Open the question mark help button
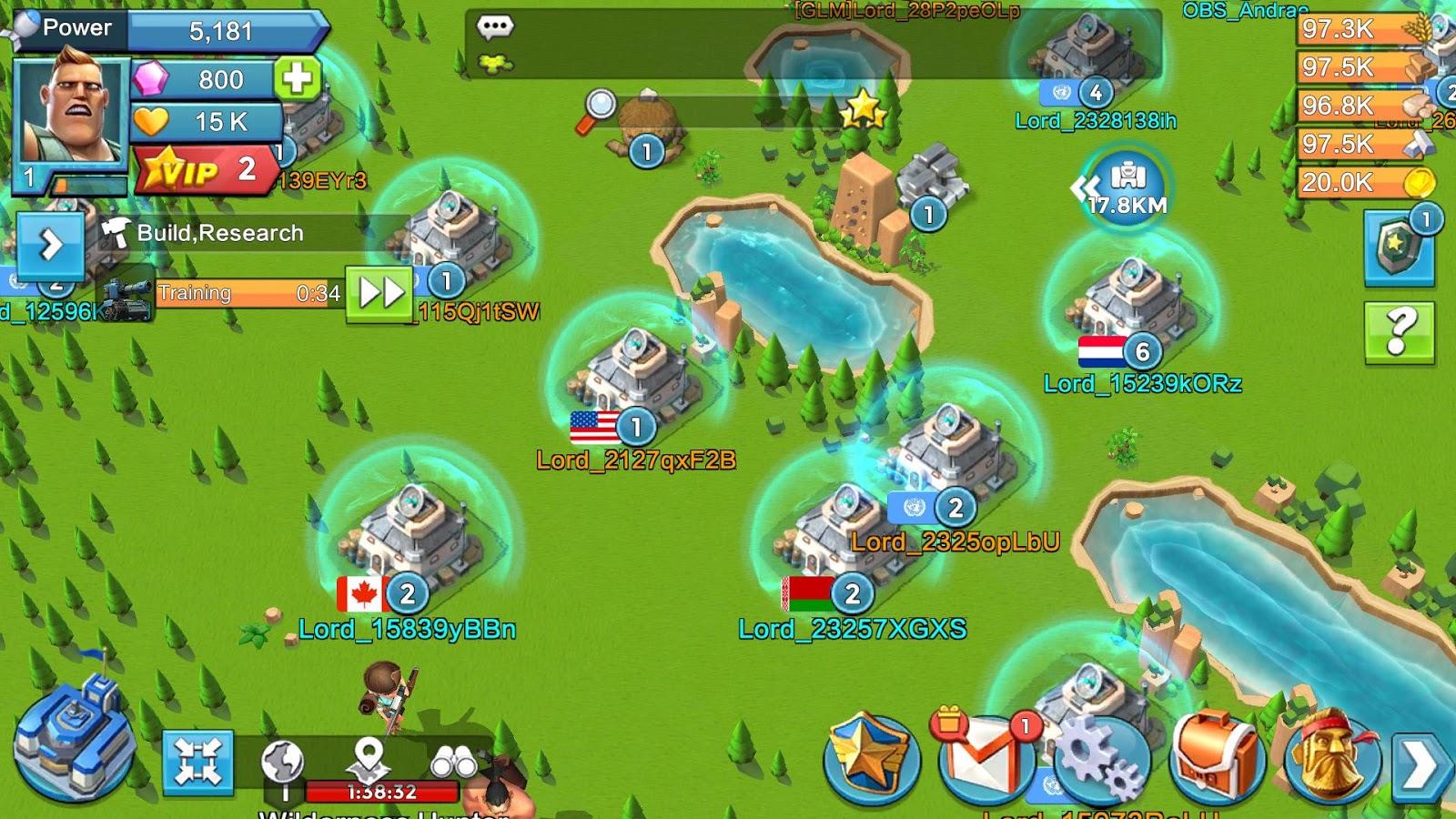This screenshot has width=1456, height=819. click(x=1400, y=332)
